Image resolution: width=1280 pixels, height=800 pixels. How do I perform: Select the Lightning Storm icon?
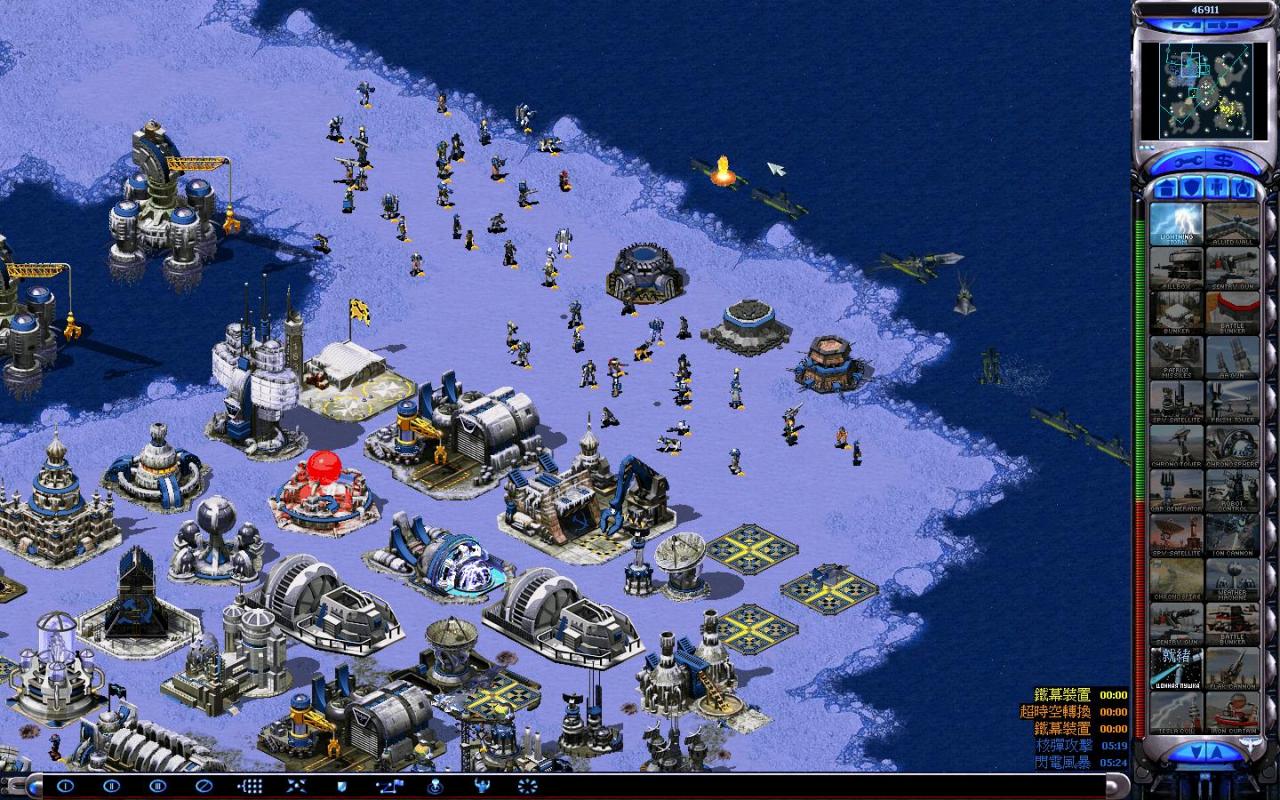(x=1176, y=224)
